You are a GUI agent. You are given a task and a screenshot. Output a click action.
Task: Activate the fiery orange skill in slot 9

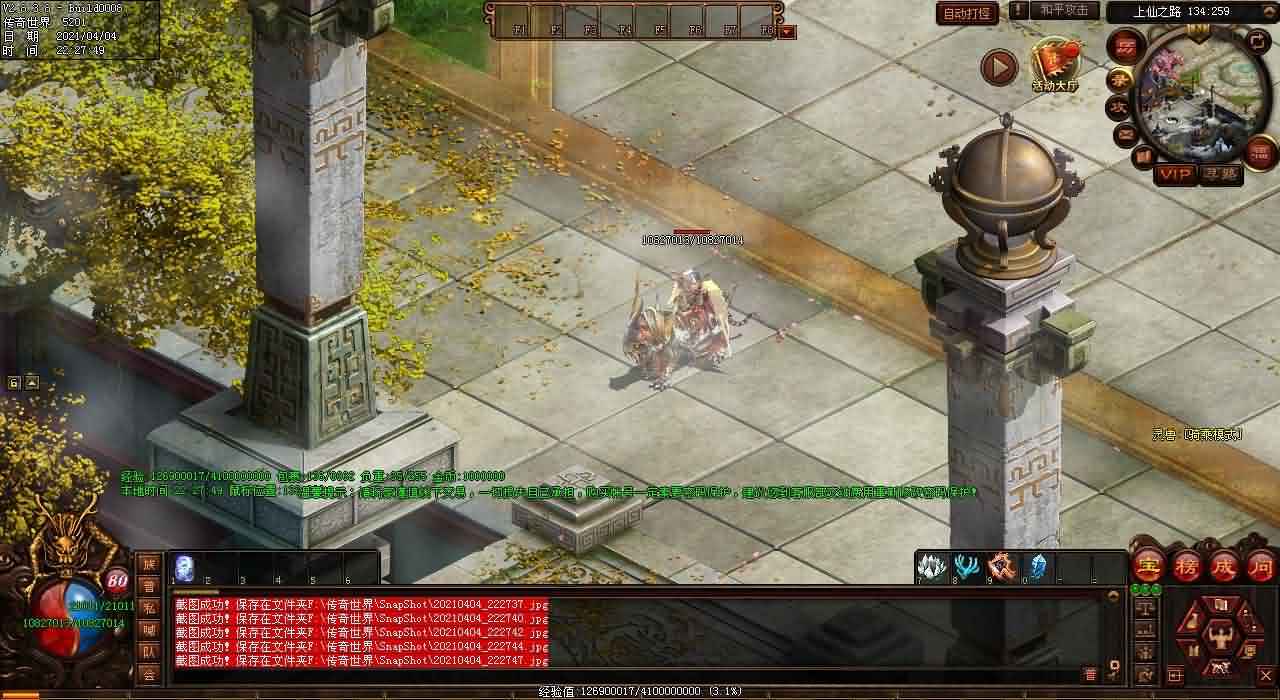[x=1002, y=566]
